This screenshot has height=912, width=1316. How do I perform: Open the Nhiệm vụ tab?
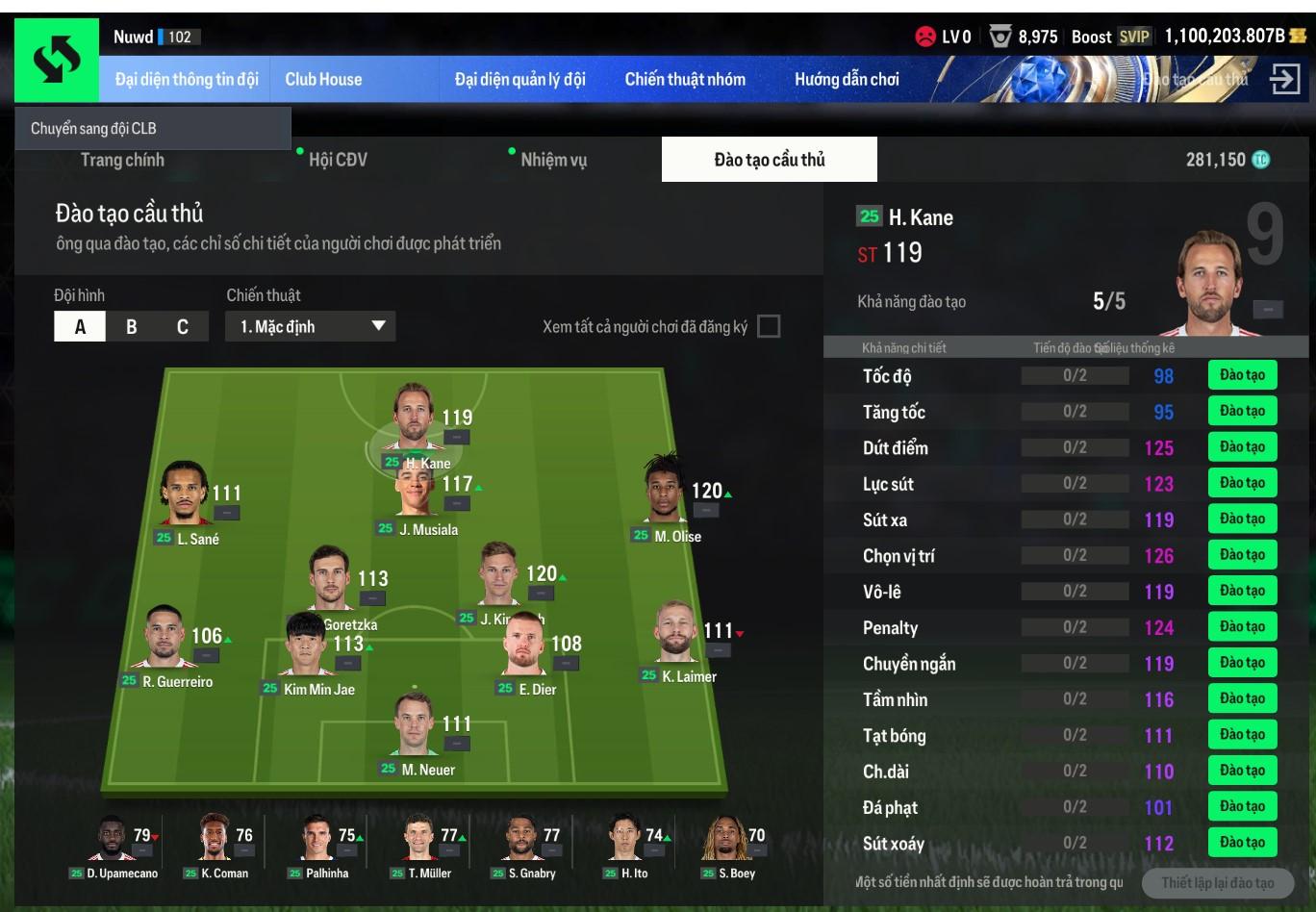click(553, 160)
